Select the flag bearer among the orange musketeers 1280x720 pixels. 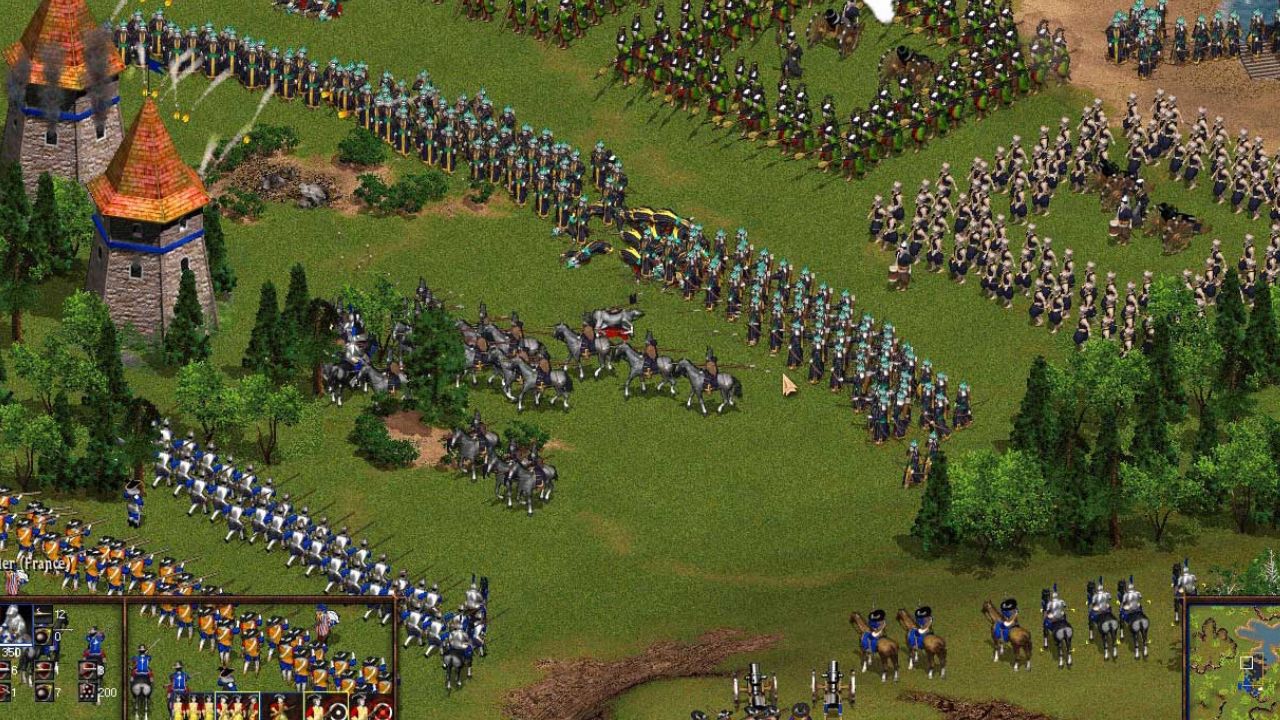click(323, 621)
